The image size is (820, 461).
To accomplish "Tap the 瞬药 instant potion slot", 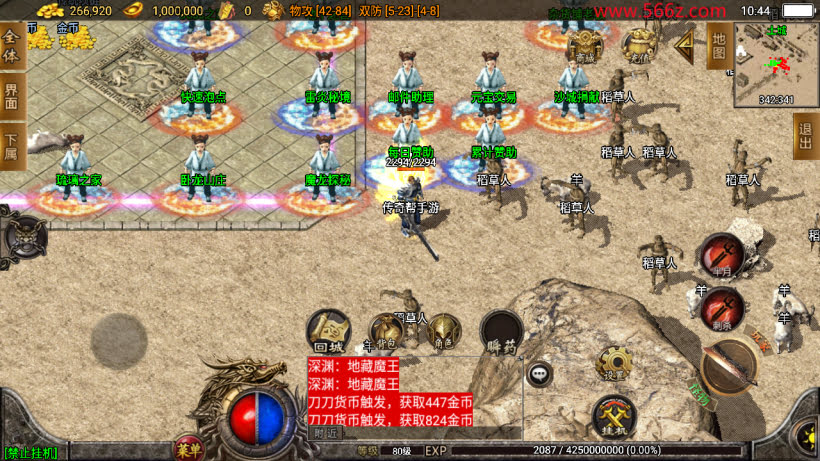I will point(501,331).
